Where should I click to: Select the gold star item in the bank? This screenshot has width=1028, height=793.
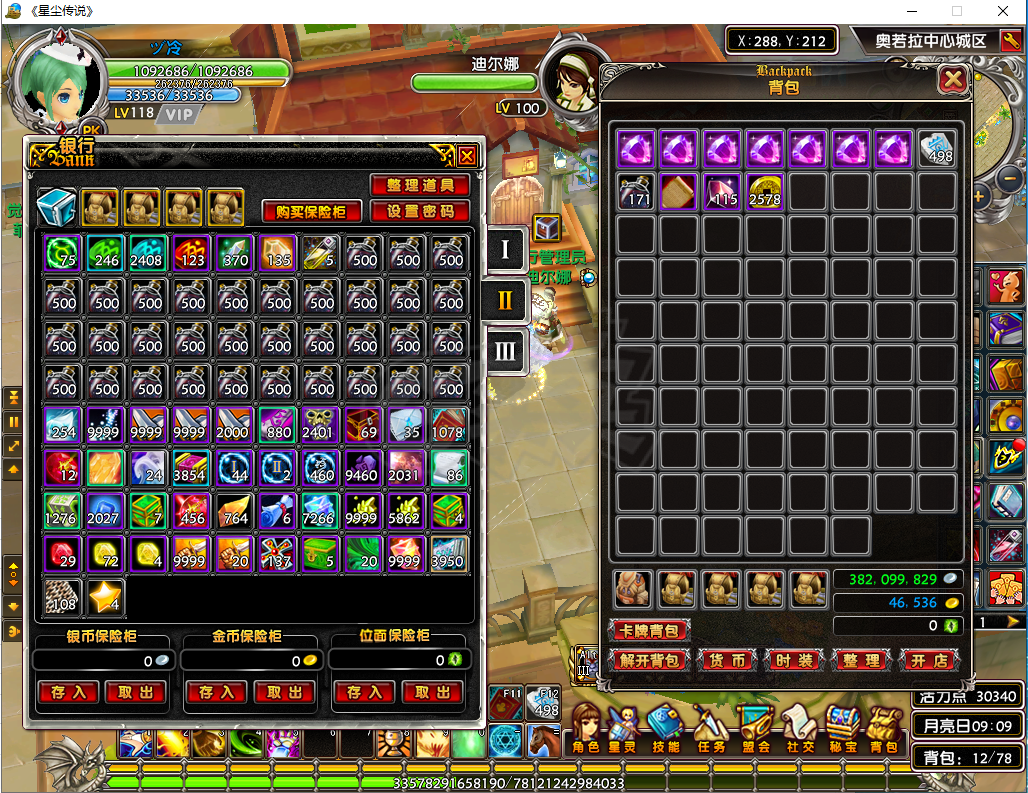coord(105,597)
